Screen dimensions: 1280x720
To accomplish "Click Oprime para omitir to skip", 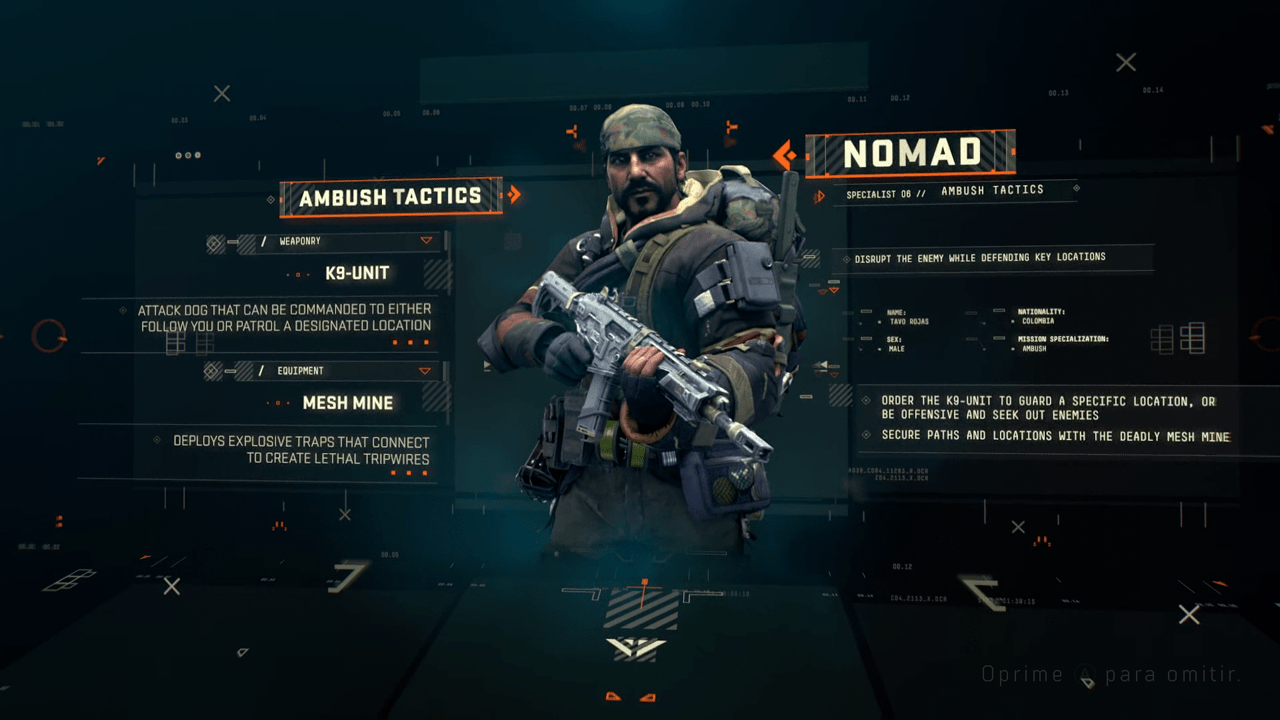I will (x=1110, y=674).
